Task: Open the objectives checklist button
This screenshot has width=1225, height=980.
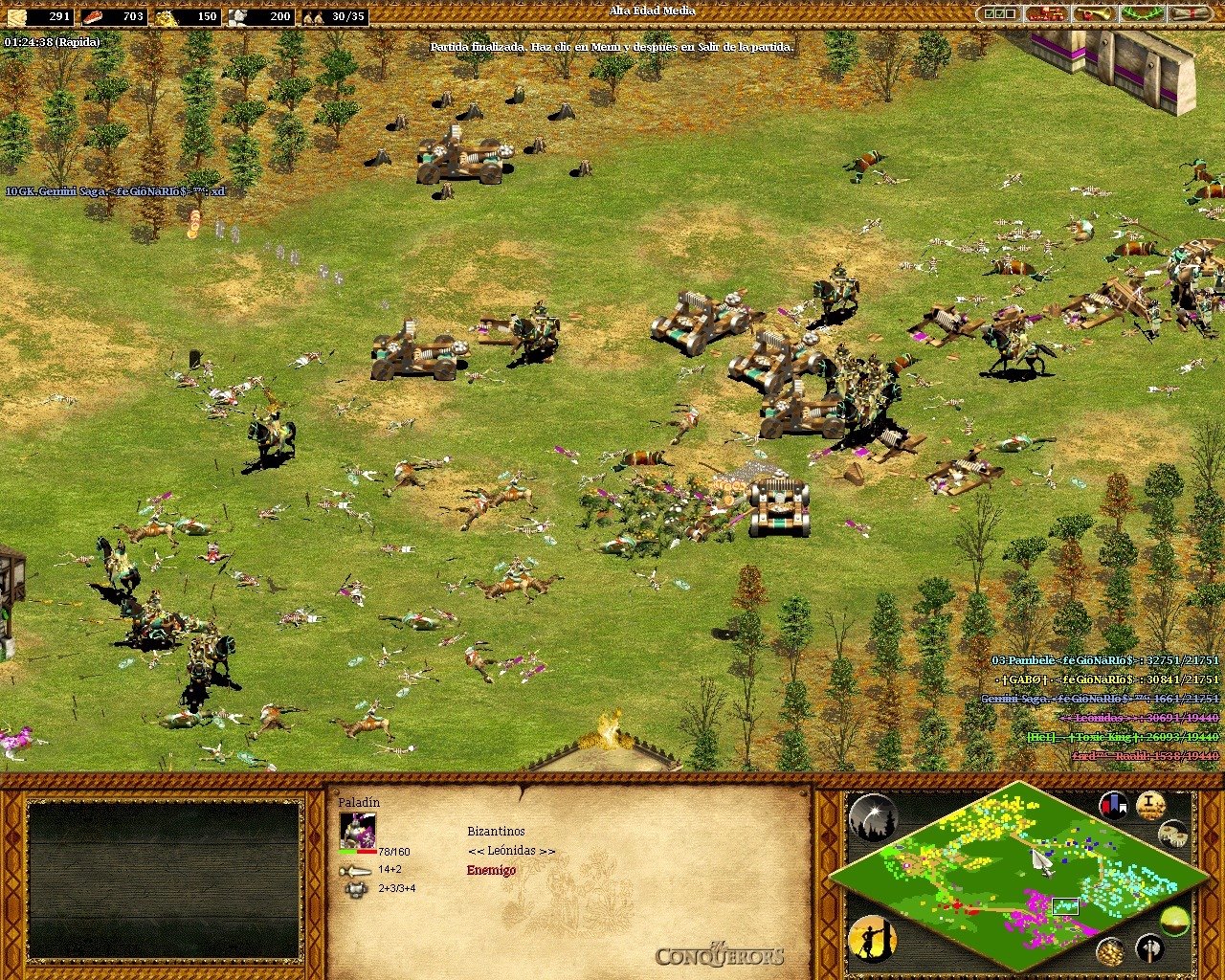Action: [999, 14]
